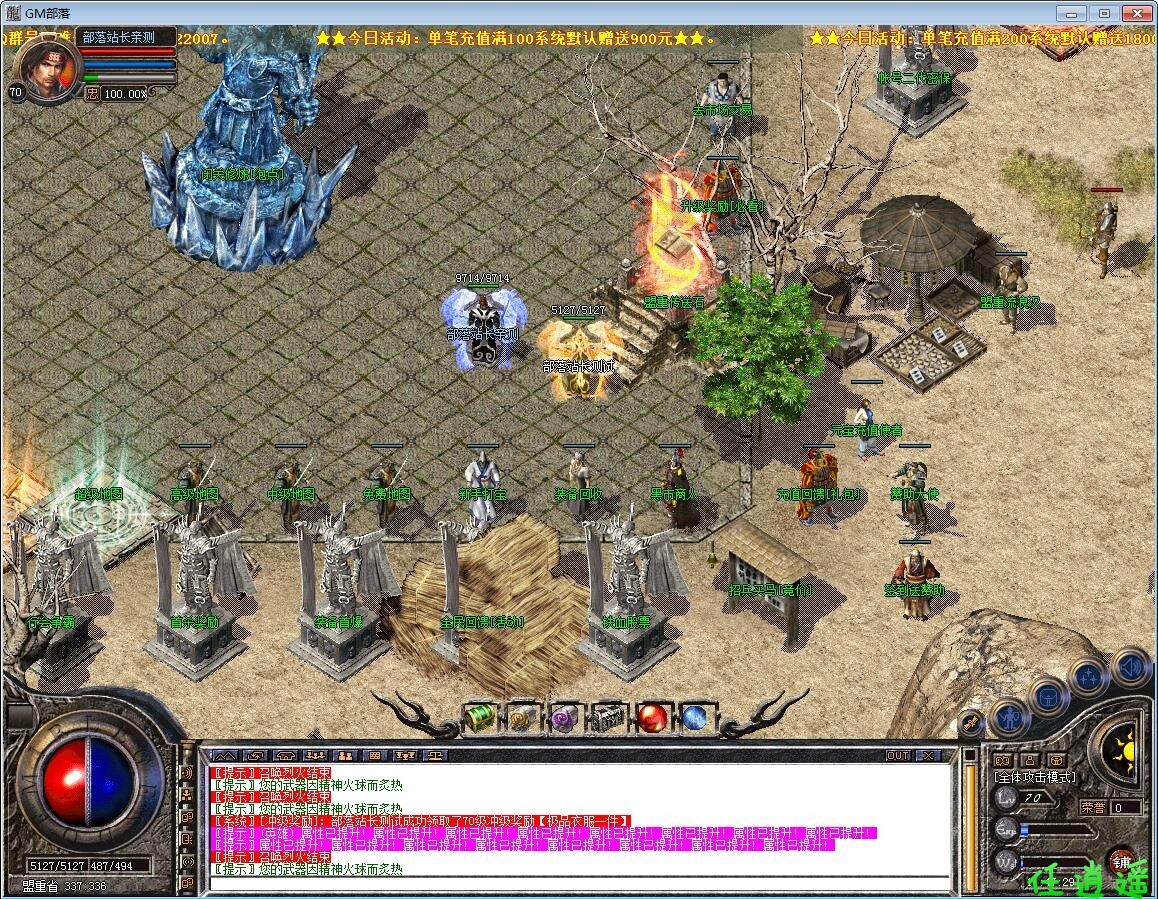Open the bag round button
The image size is (1158, 899).
point(1047,697)
